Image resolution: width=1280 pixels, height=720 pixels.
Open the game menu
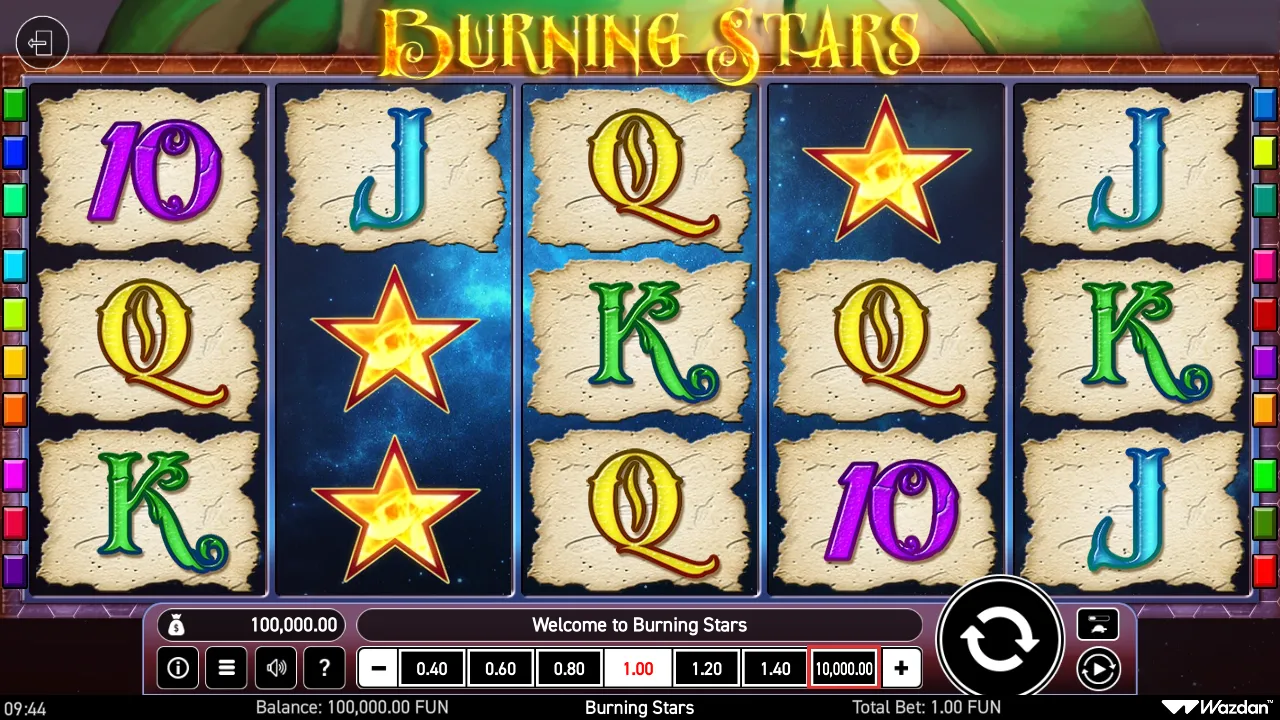point(226,668)
